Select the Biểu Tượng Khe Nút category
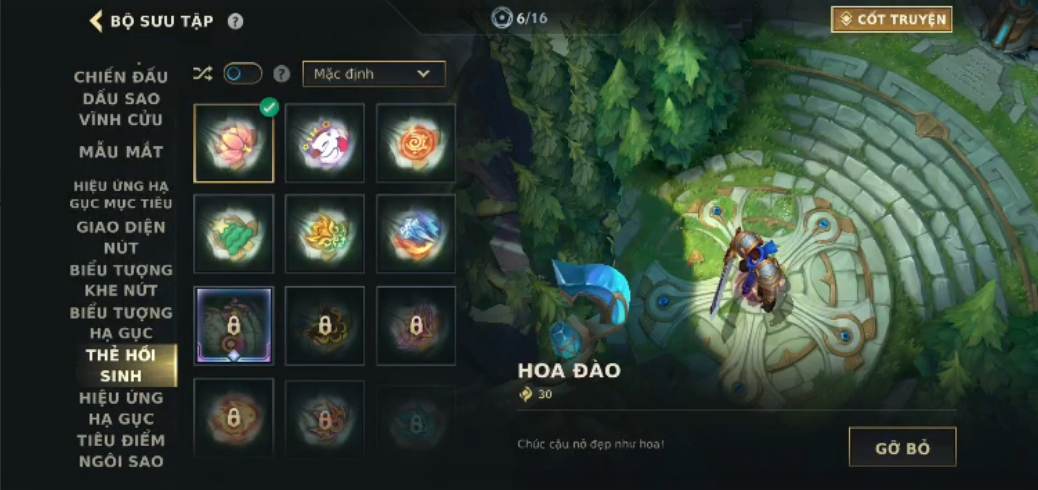The height and width of the screenshot is (490, 1038). coord(121,280)
